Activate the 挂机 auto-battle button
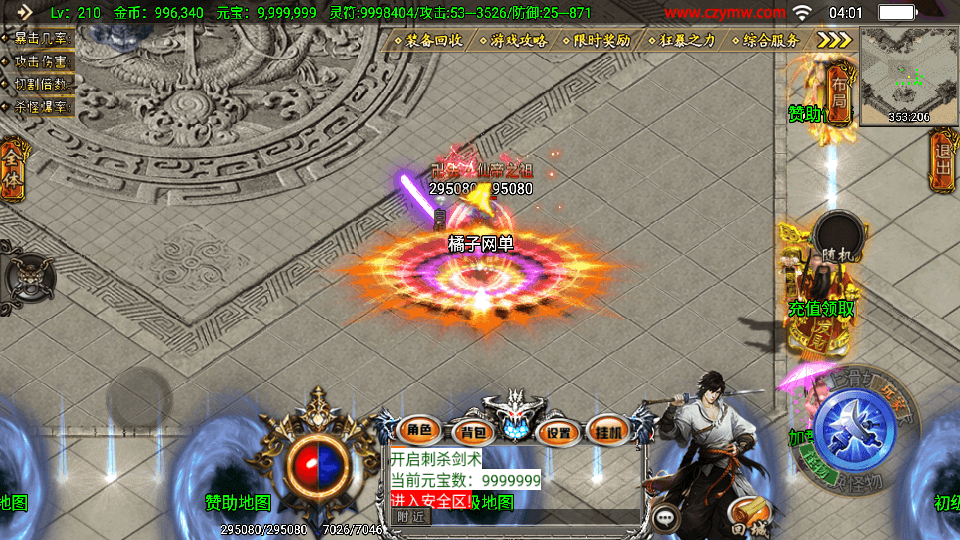 tap(607, 432)
